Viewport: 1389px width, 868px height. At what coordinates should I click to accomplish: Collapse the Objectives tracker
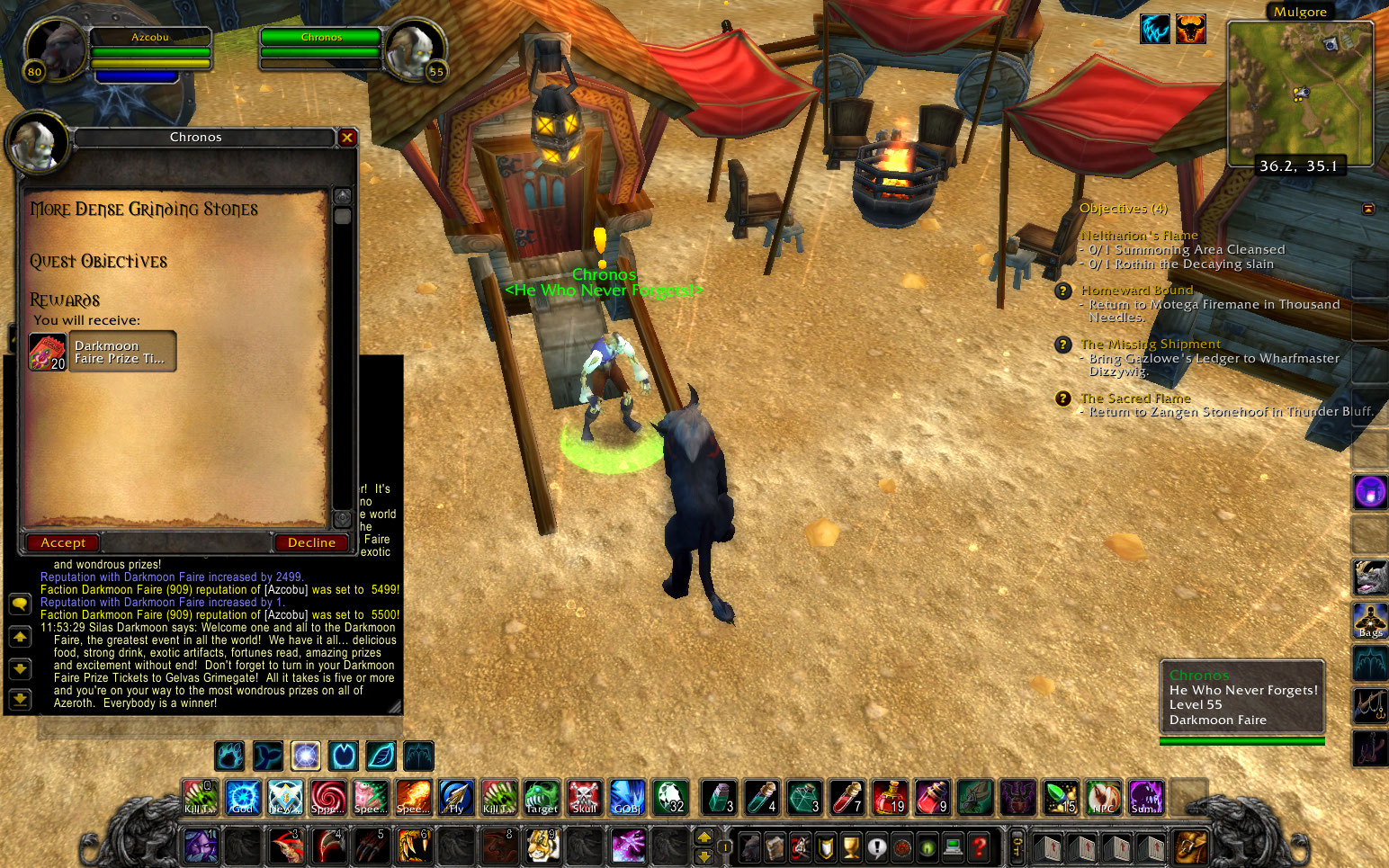(x=1368, y=209)
